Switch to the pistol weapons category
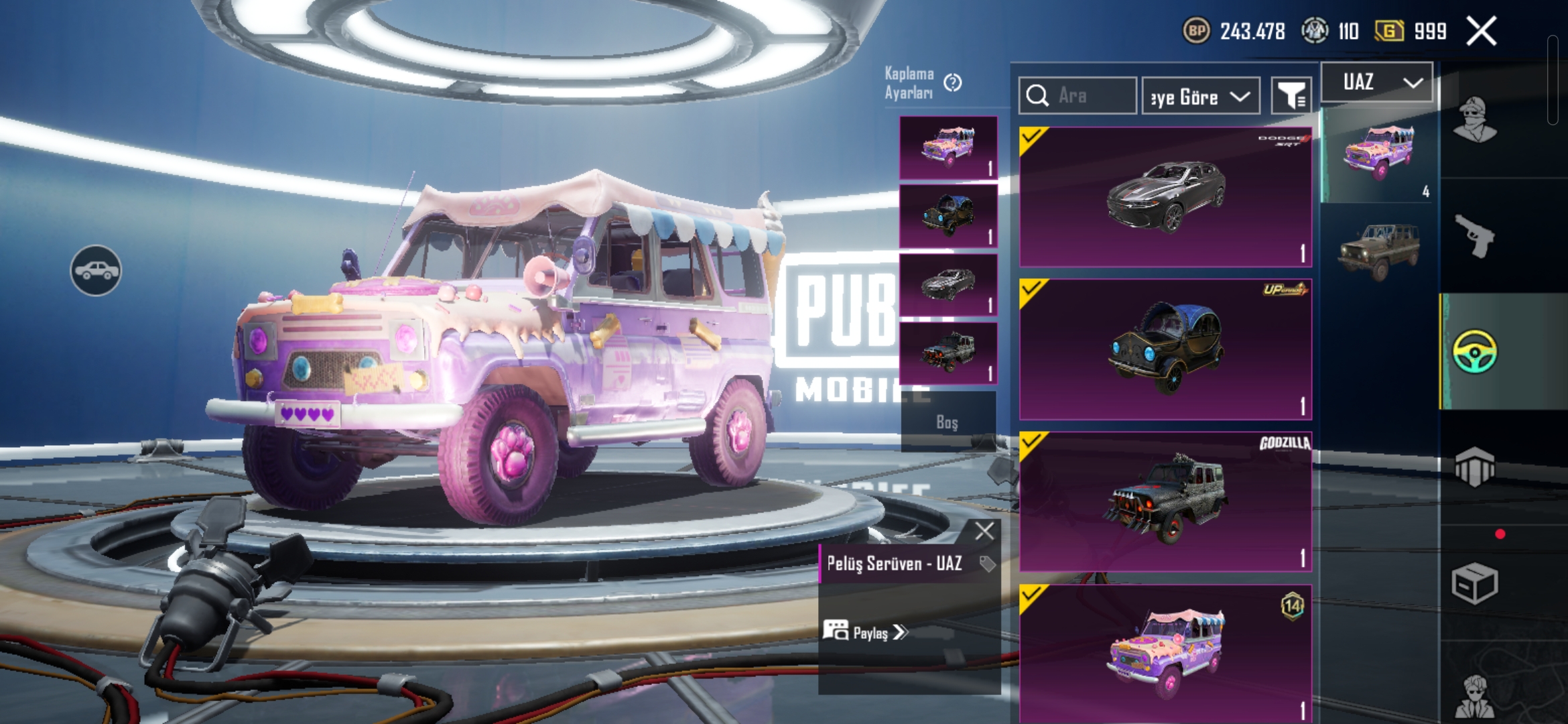This screenshot has height=724, width=1568. pyautogui.click(x=1474, y=236)
